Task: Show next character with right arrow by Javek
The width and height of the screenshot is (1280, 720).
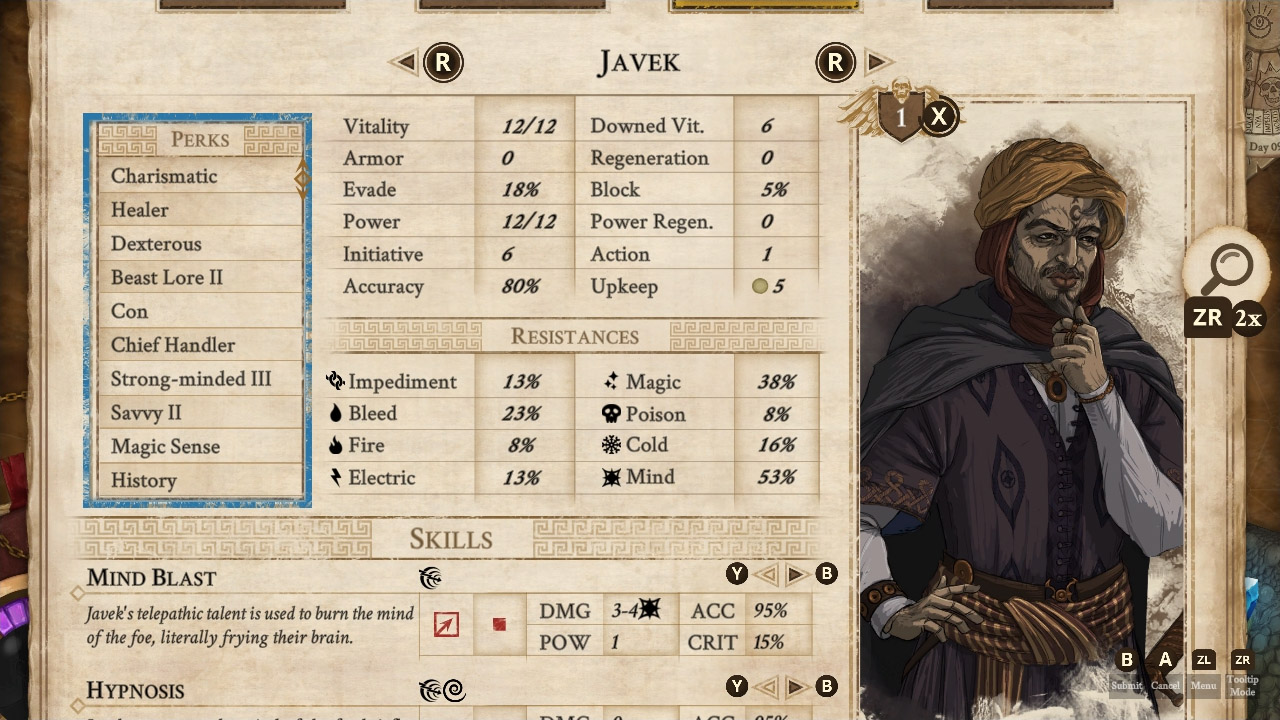Action: coord(876,63)
